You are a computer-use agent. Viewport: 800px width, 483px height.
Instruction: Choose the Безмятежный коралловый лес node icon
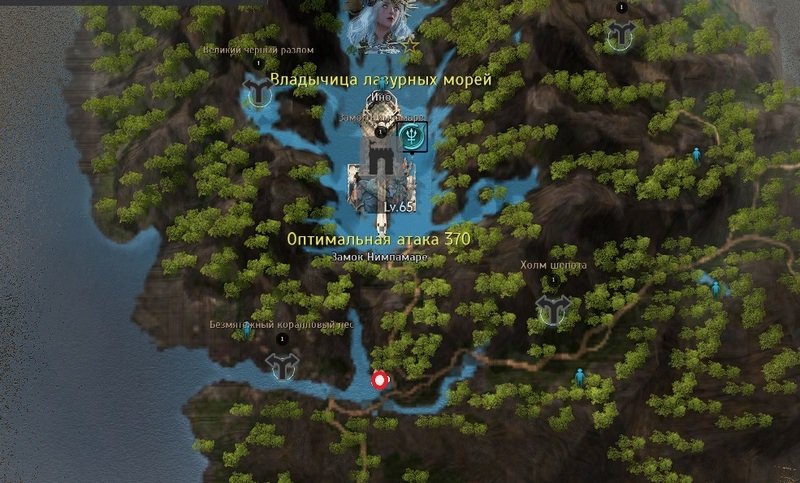click(281, 365)
